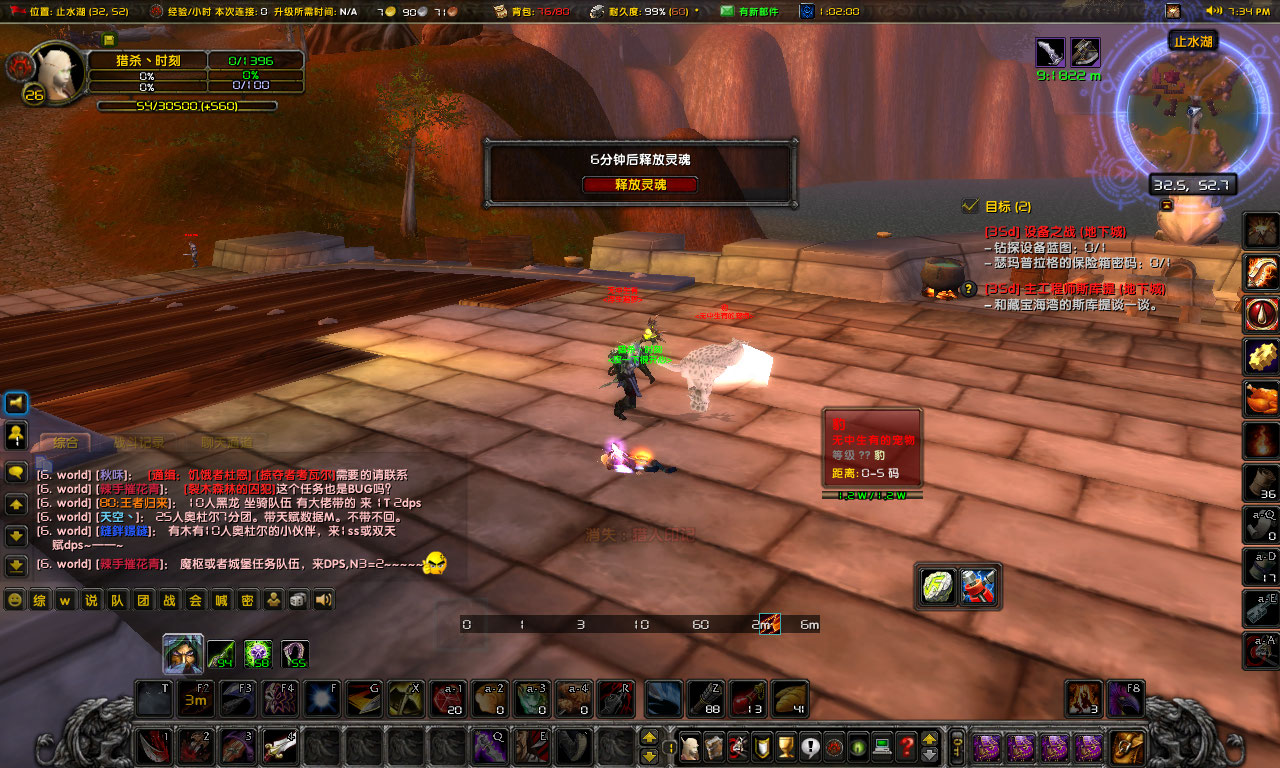1280x768 pixels.
Task: Click the shield icon in the bottom-right micro menu
Action: pyautogui.click(x=761, y=749)
